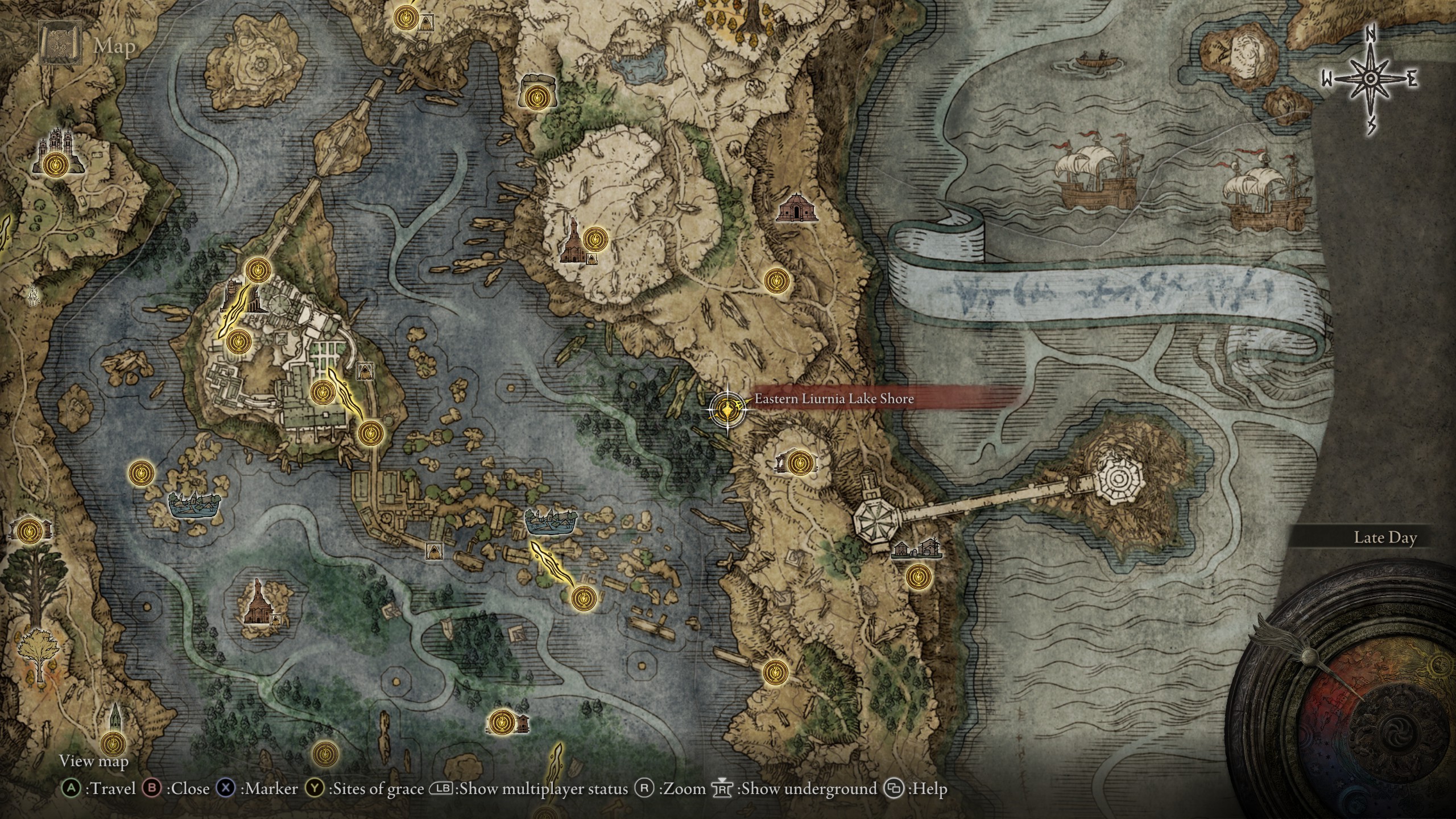Pick the grace on the columned ruin icon

[799, 461]
